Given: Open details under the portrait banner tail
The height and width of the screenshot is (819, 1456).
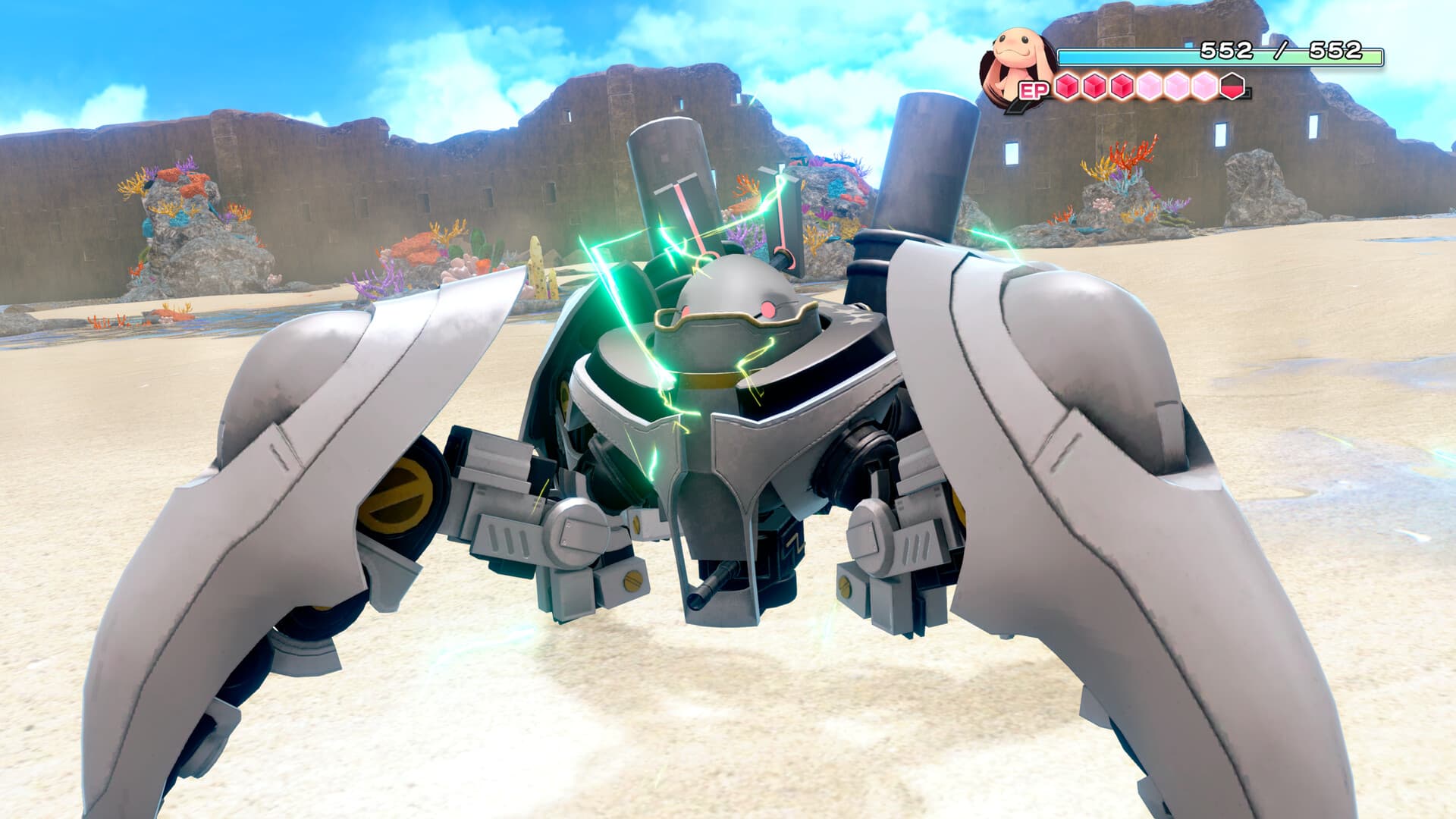Looking at the screenshot, I should [1018, 108].
